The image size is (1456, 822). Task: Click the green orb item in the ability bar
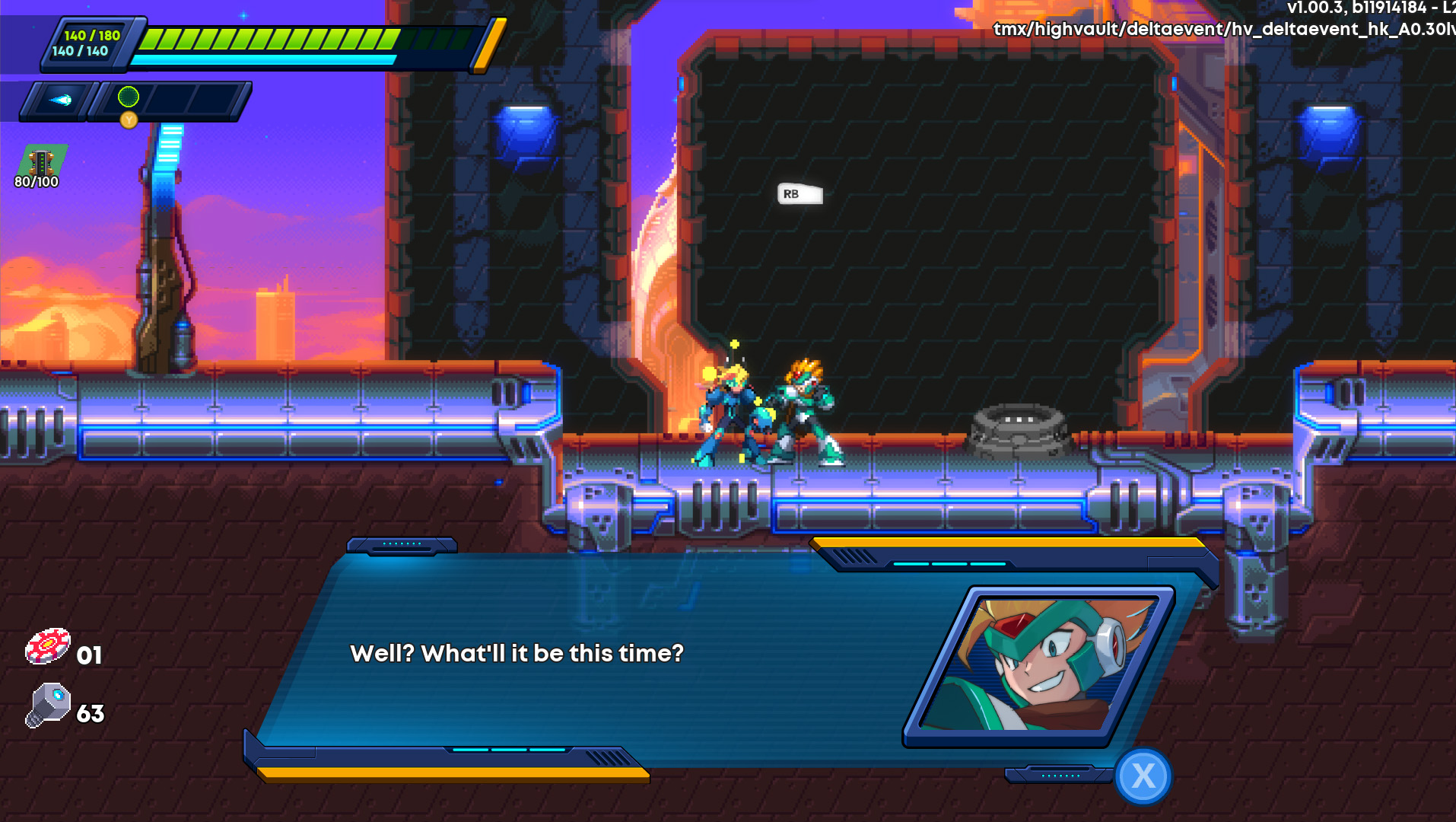pyautogui.click(x=128, y=95)
